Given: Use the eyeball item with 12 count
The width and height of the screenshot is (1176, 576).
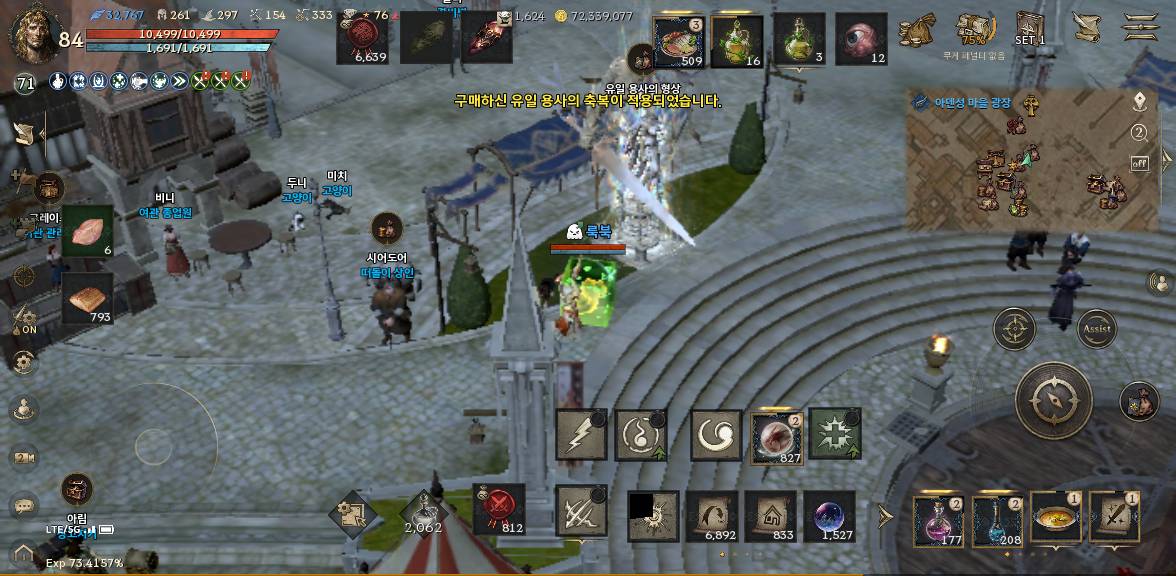Looking at the screenshot, I should click(x=861, y=39).
